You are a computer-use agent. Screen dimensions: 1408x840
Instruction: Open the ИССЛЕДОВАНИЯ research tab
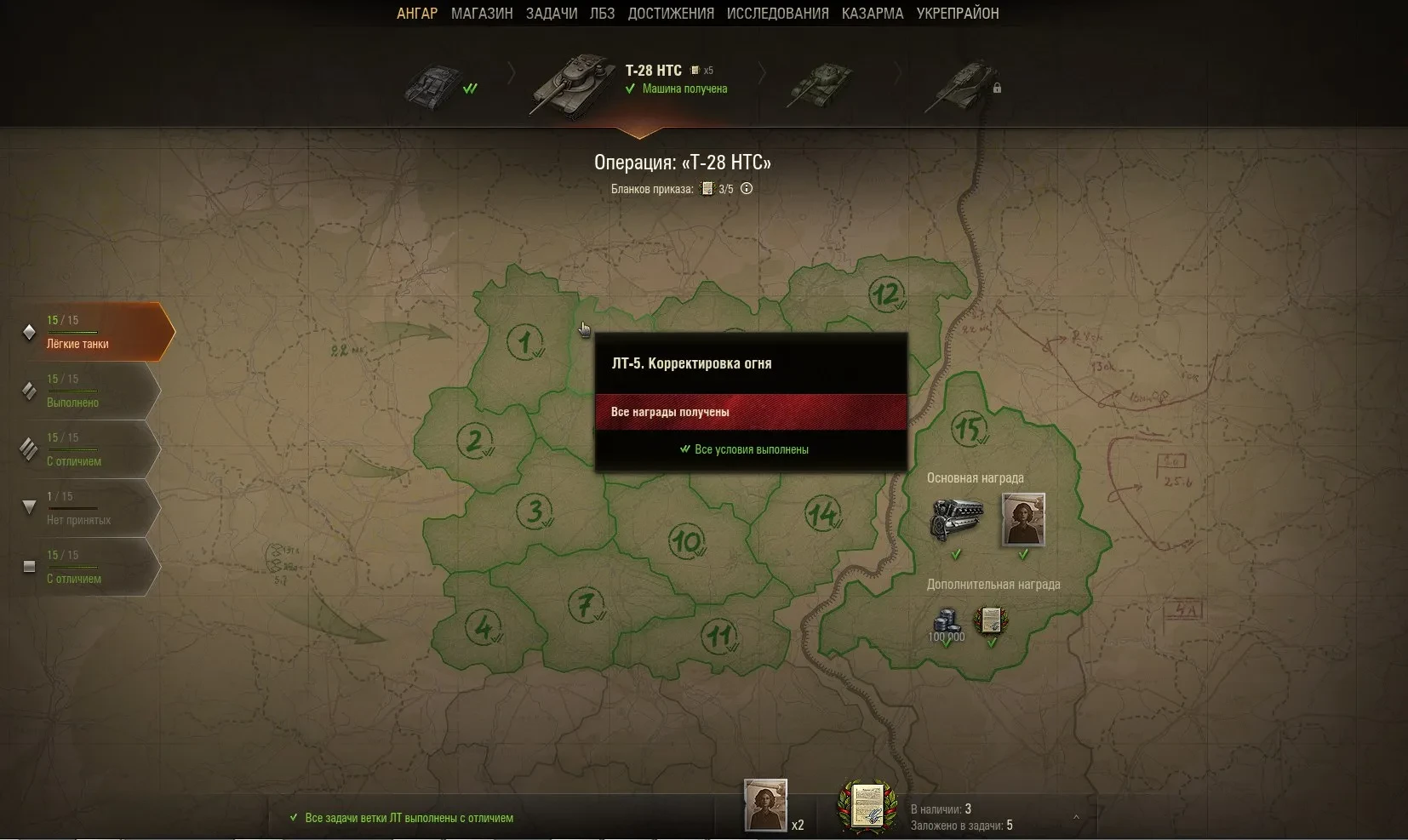(x=777, y=14)
